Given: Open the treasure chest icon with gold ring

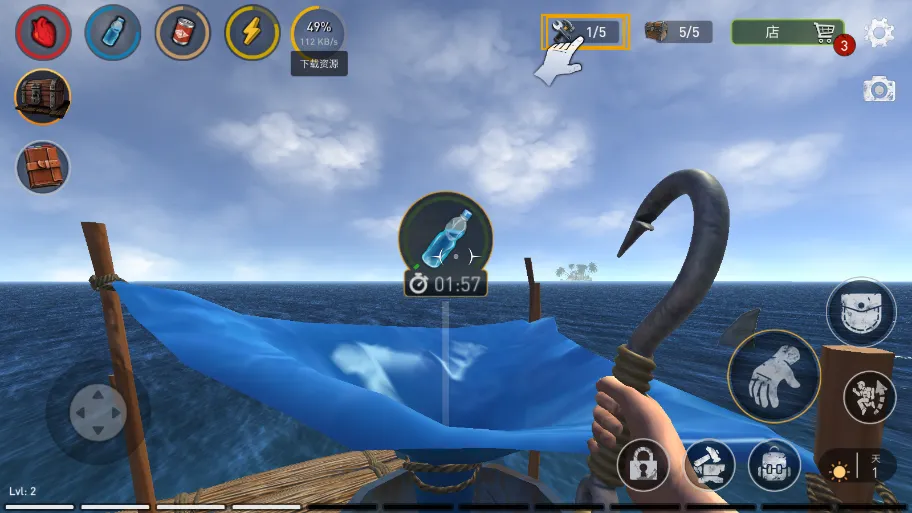Looking at the screenshot, I should (43, 97).
